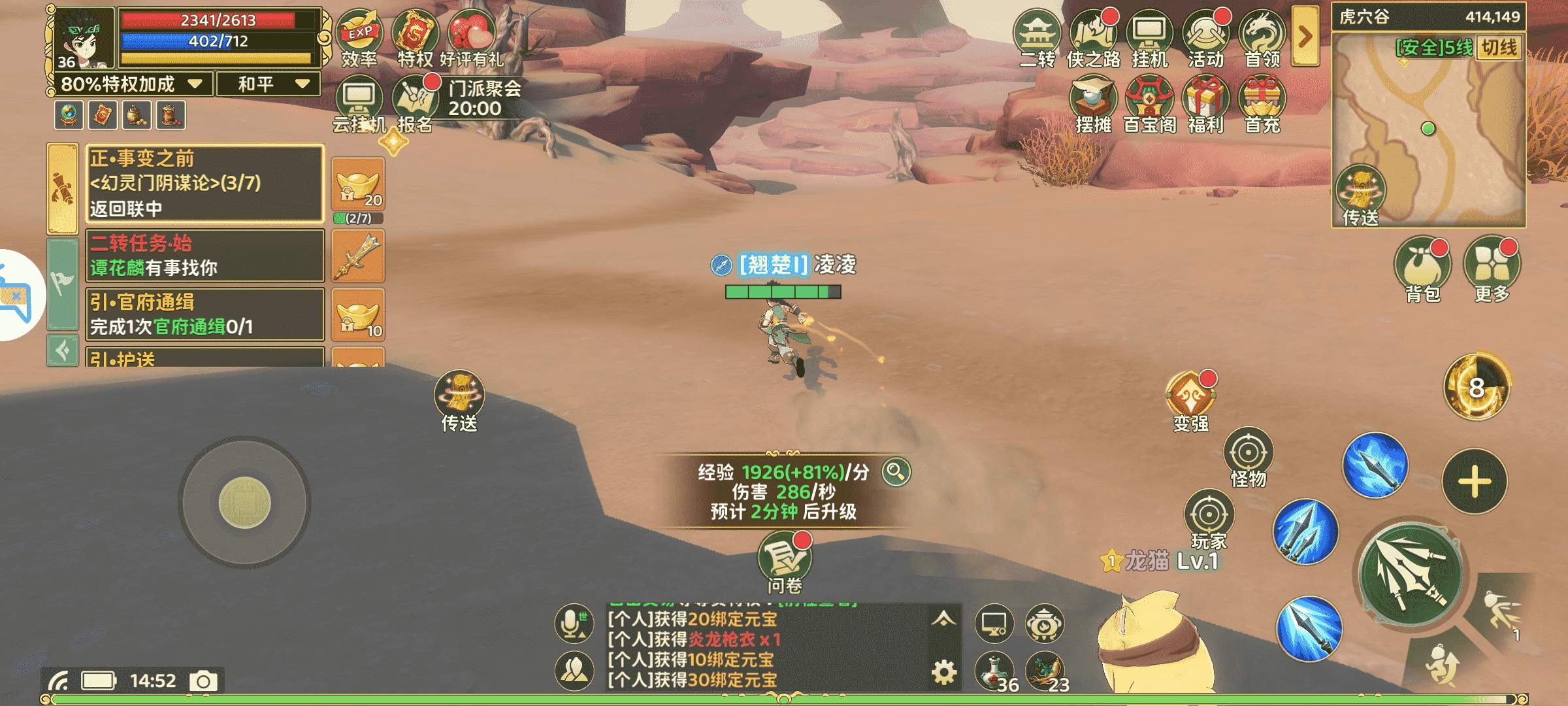1568x706 pixels.
Task: Open the 福利 gift box icon
Action: point(1206,101)
